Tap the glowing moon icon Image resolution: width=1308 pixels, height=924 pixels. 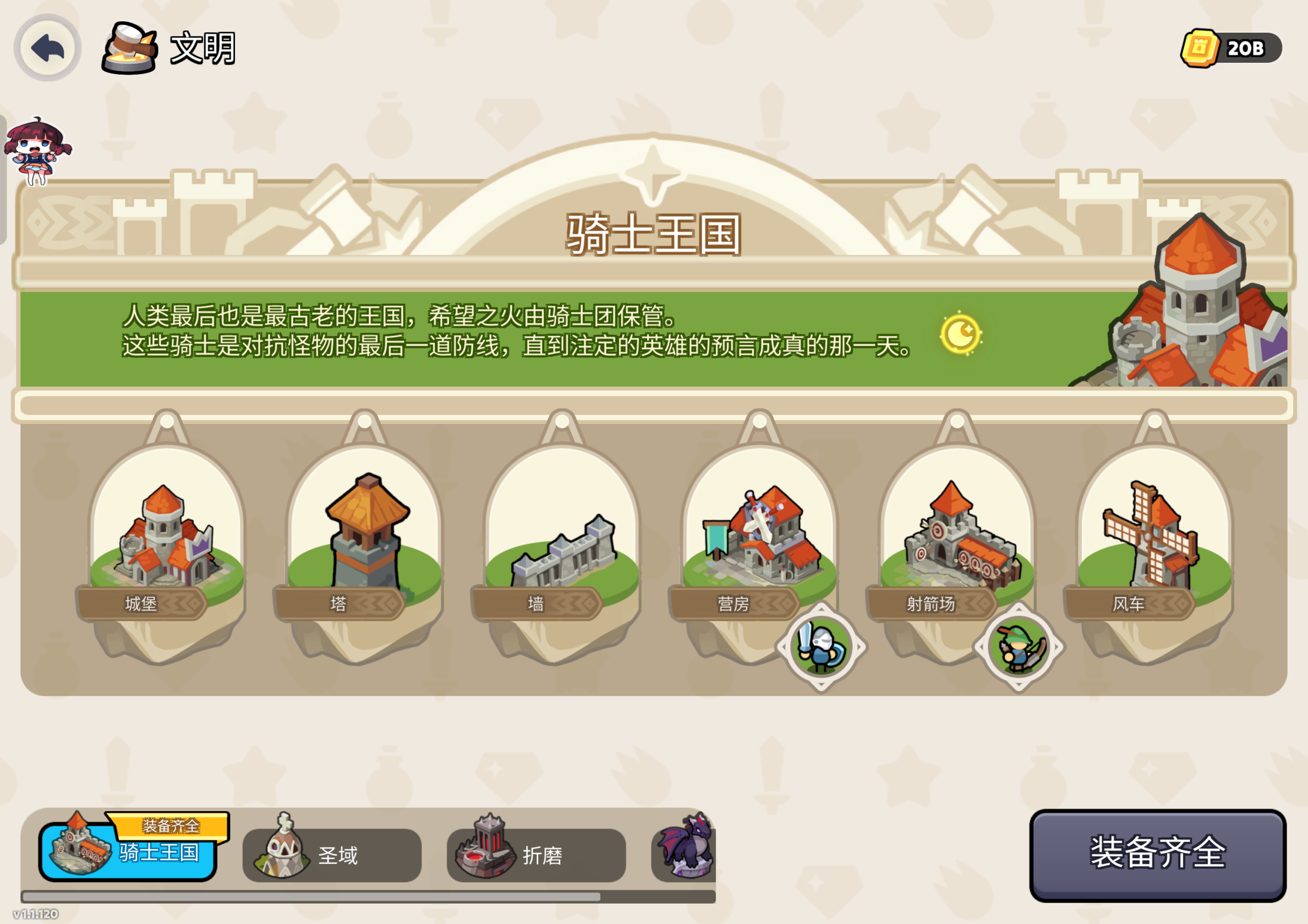[961, 335]
